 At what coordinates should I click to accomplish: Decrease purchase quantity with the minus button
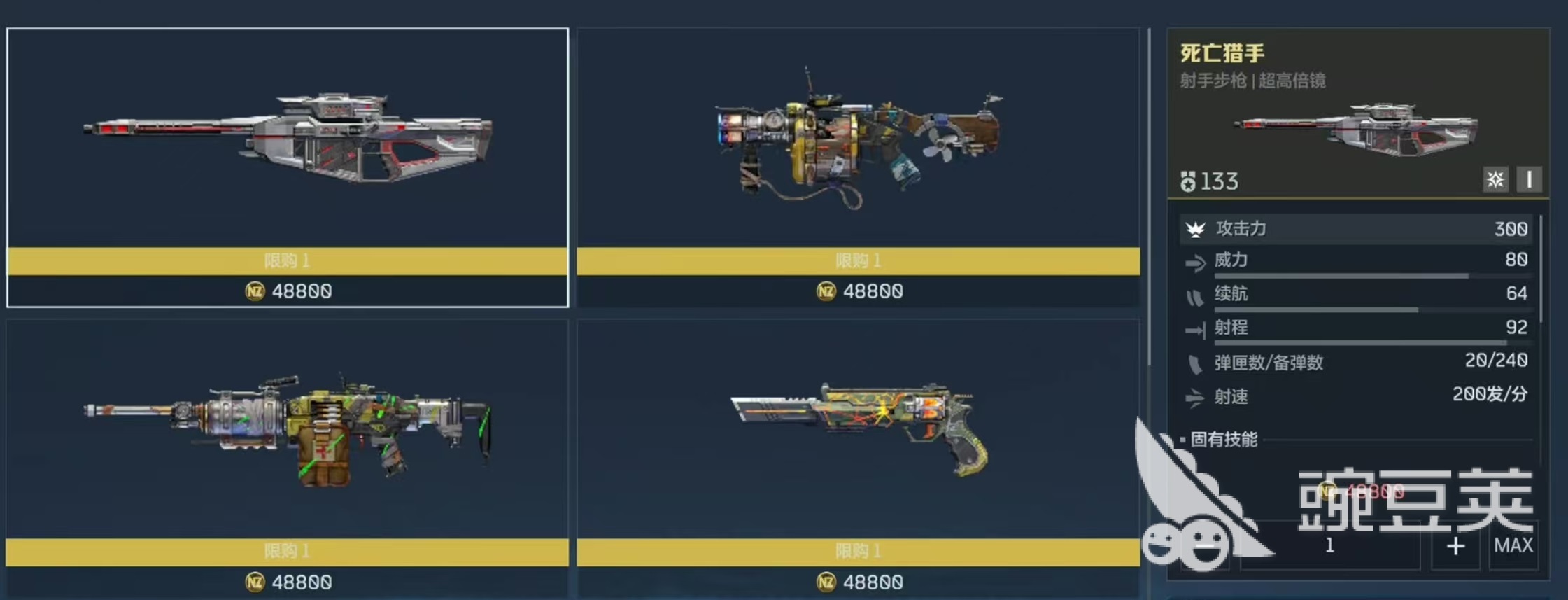(x=1205, y=546)
